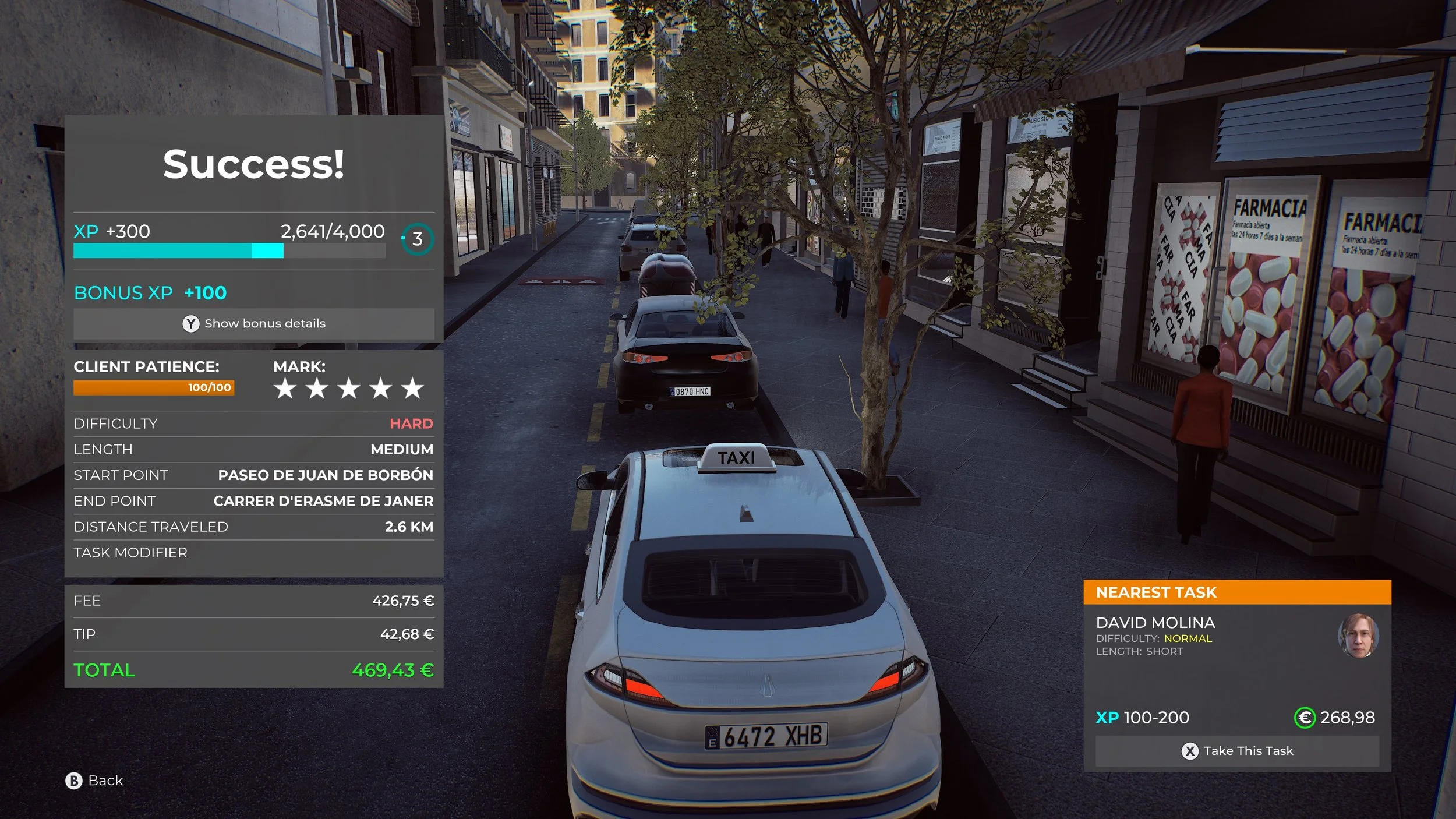Image resolution: width=1456 pixels, height=819 pixels.
Task: Take this task from David Molina
Action: [x=1237, y=751]
